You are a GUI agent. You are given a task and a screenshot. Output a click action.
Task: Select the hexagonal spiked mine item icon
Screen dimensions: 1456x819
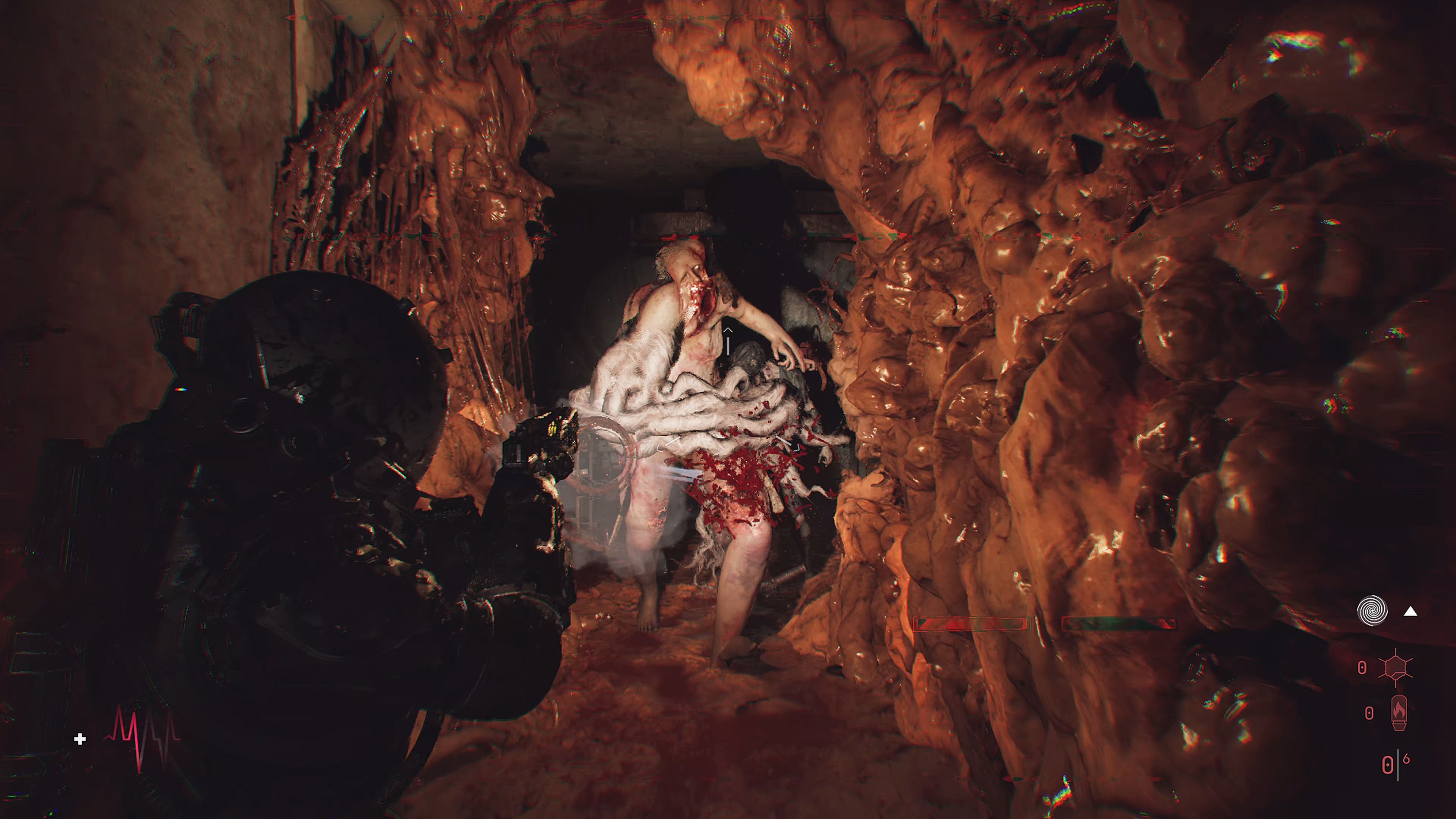1395,668
